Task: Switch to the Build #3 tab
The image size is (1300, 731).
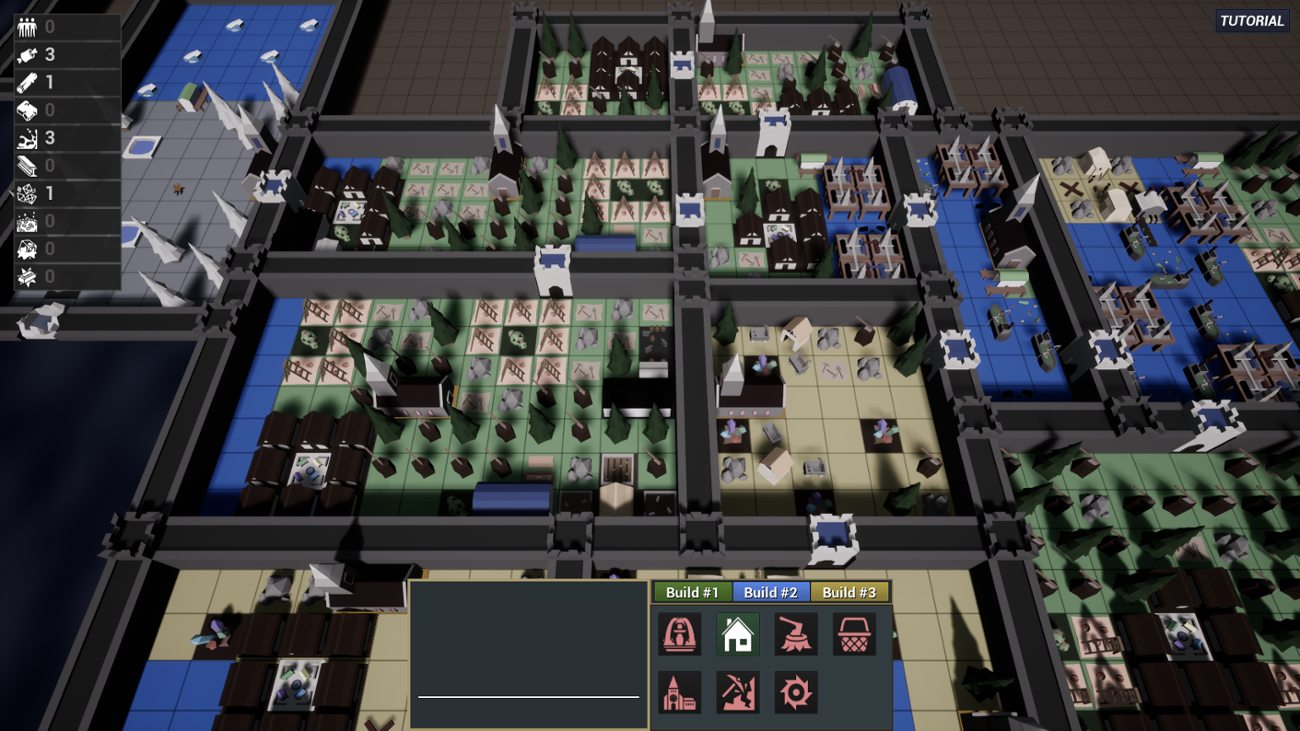Action: coord(851,591)
